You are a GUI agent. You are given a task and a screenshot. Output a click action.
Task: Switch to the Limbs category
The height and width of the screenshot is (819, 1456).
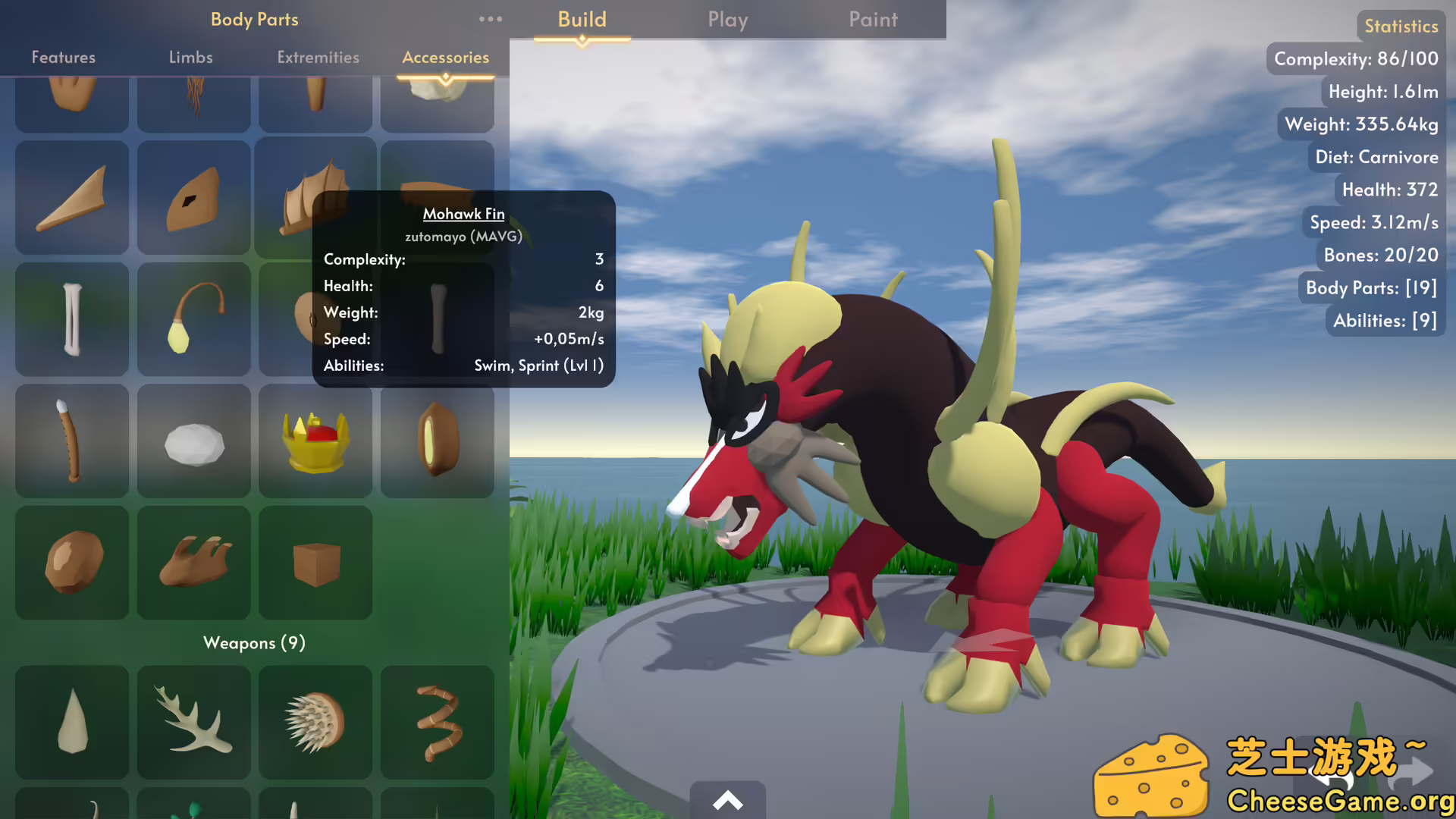pos(191,57)
